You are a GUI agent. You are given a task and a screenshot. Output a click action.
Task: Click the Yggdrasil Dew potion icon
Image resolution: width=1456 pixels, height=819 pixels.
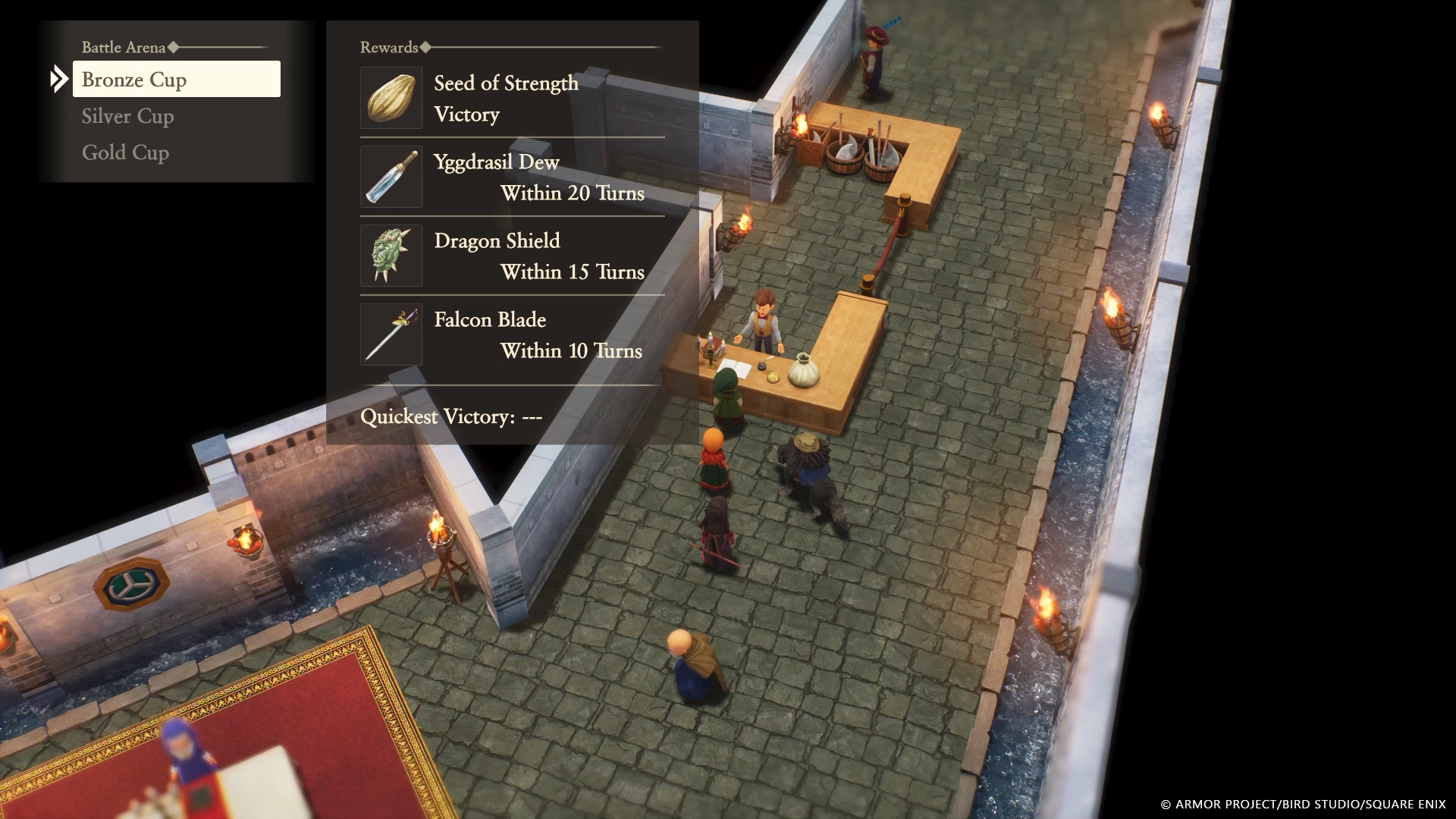(x=391, y=176)
